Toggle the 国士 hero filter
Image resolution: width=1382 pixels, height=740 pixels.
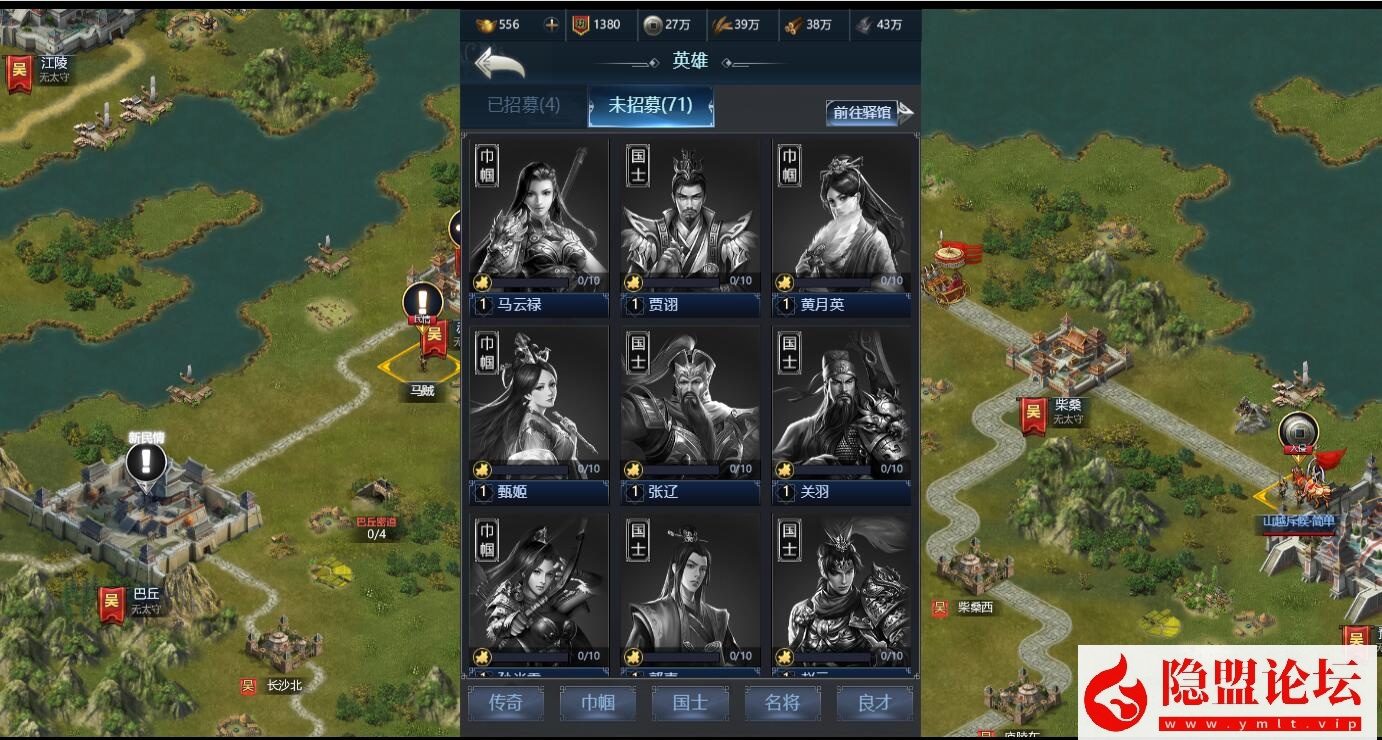[x=690, y=703]
